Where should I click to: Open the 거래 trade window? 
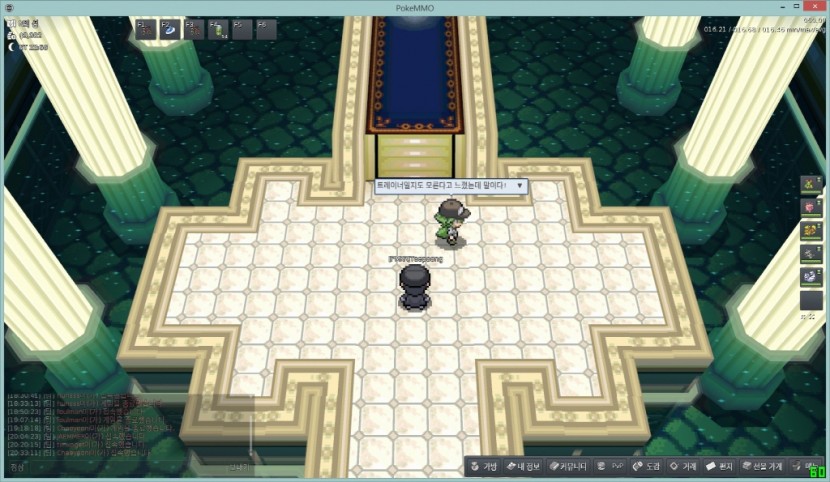click(683, 467)
